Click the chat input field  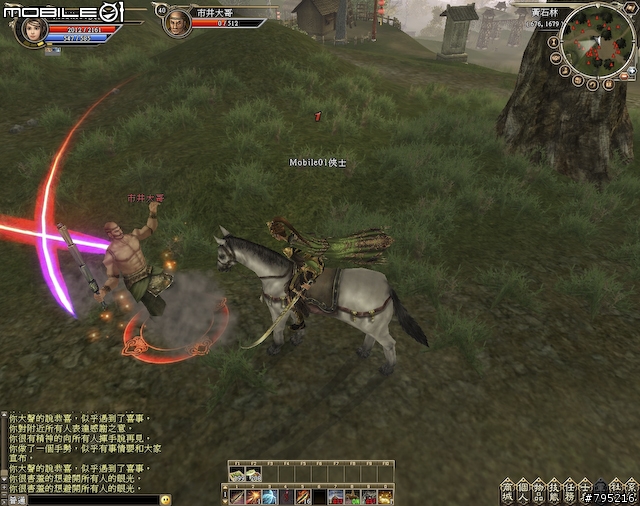[90, 499]
